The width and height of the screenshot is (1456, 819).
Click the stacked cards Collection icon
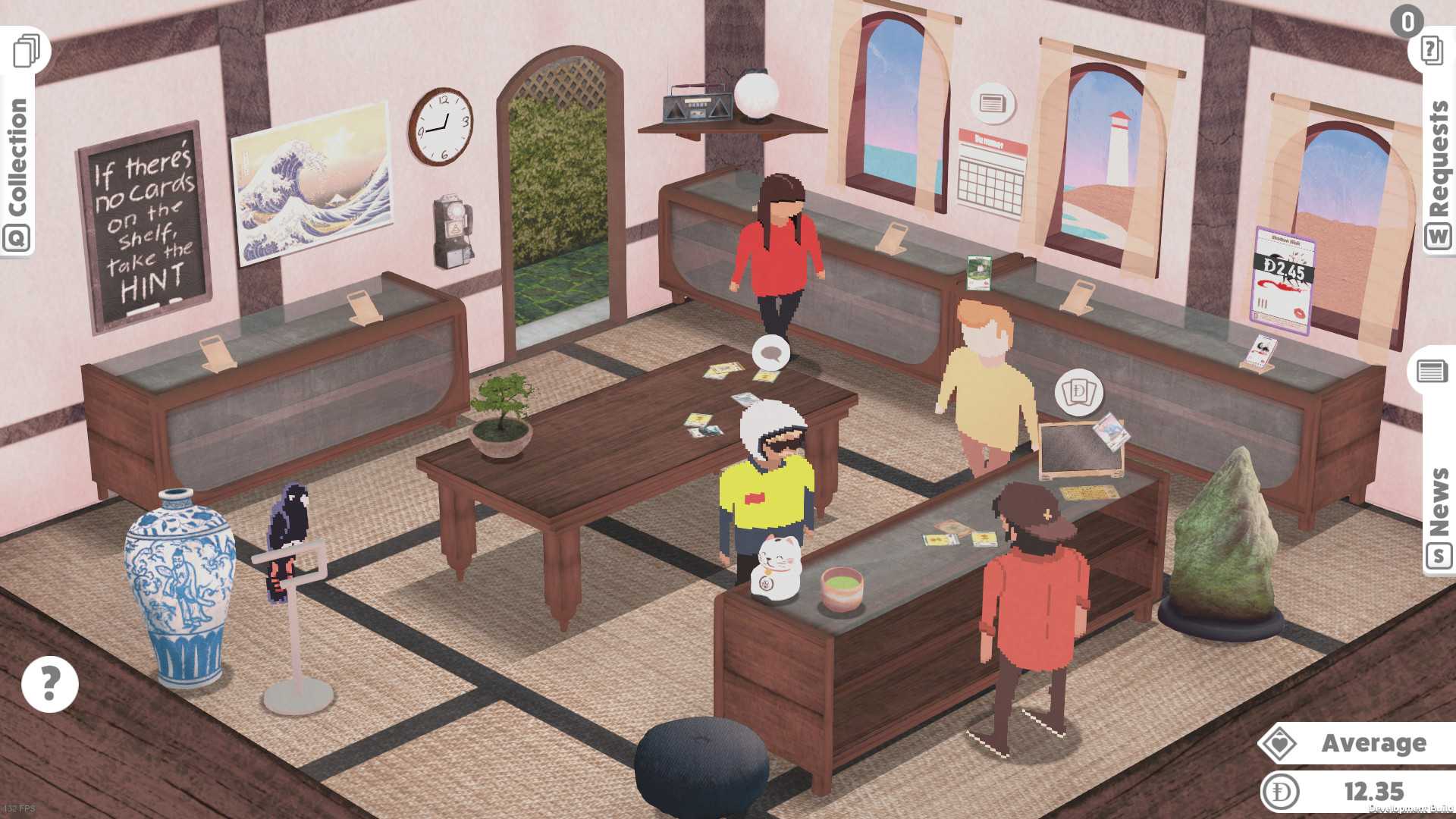25,50
